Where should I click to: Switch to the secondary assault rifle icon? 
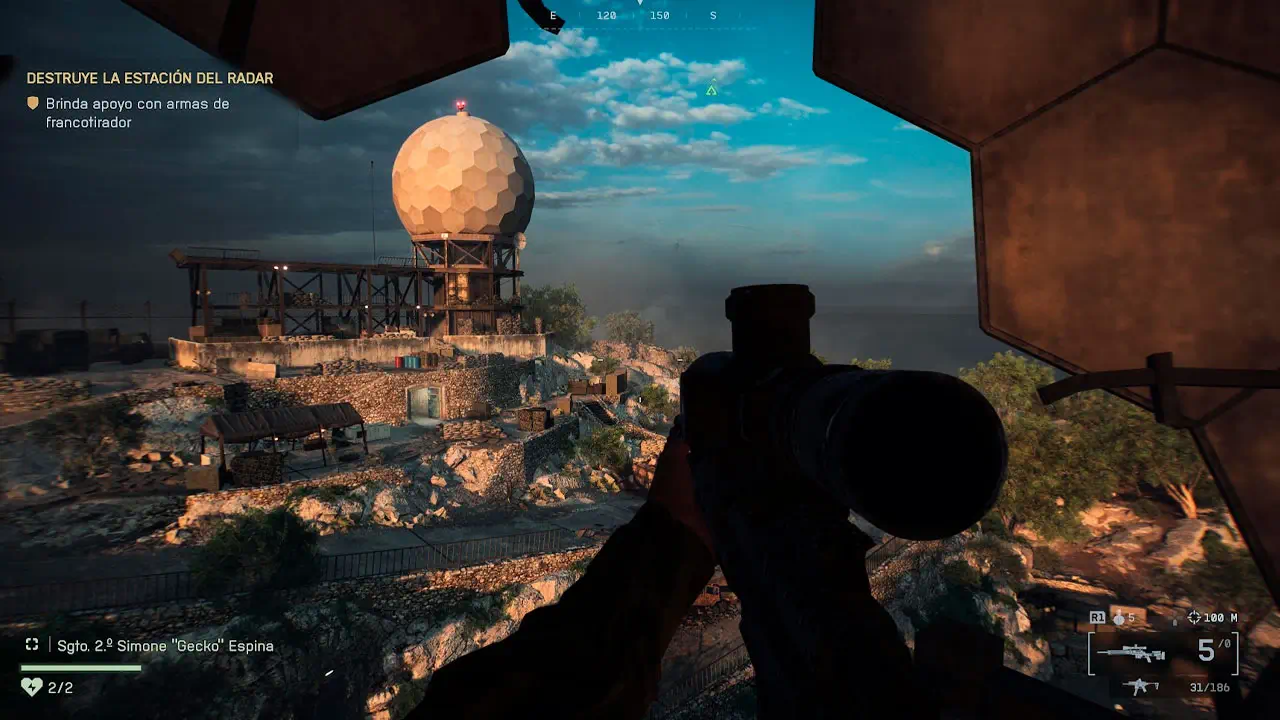pyautogui.click(x=1139, y=687)
